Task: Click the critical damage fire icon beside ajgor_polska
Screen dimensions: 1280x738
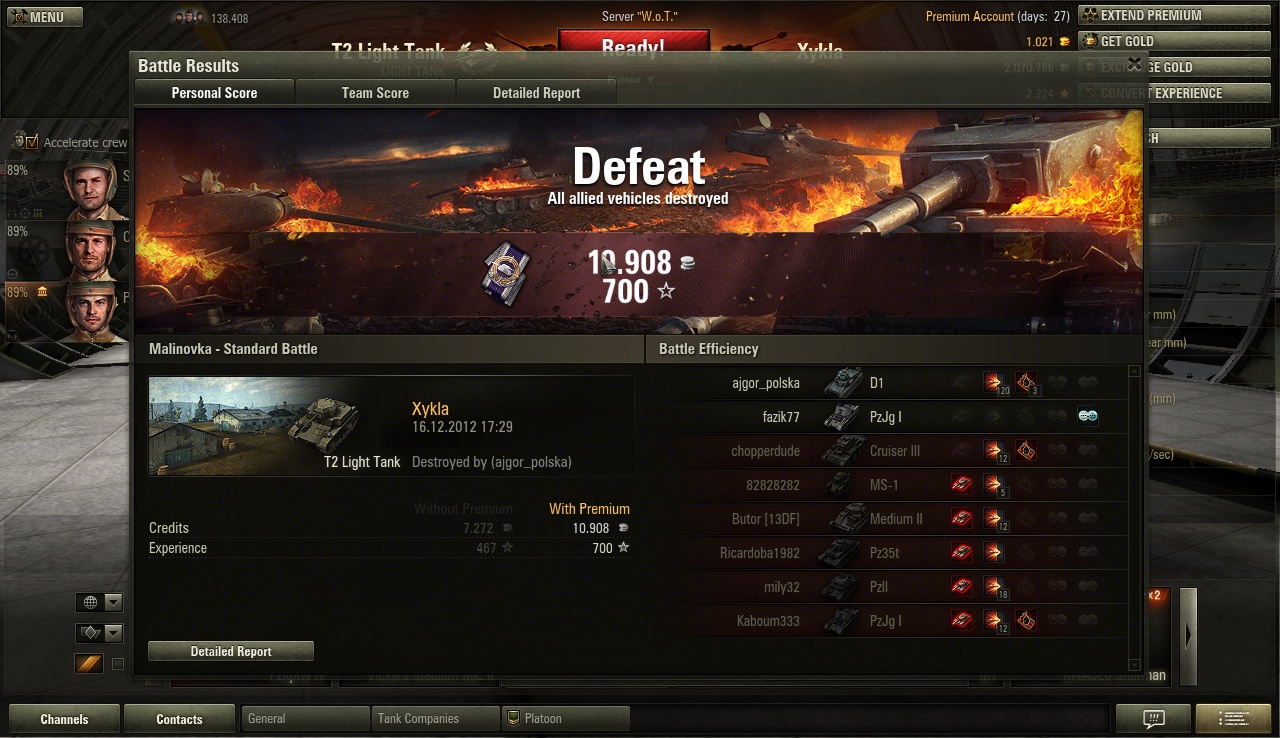Action: pos(1027,382)
